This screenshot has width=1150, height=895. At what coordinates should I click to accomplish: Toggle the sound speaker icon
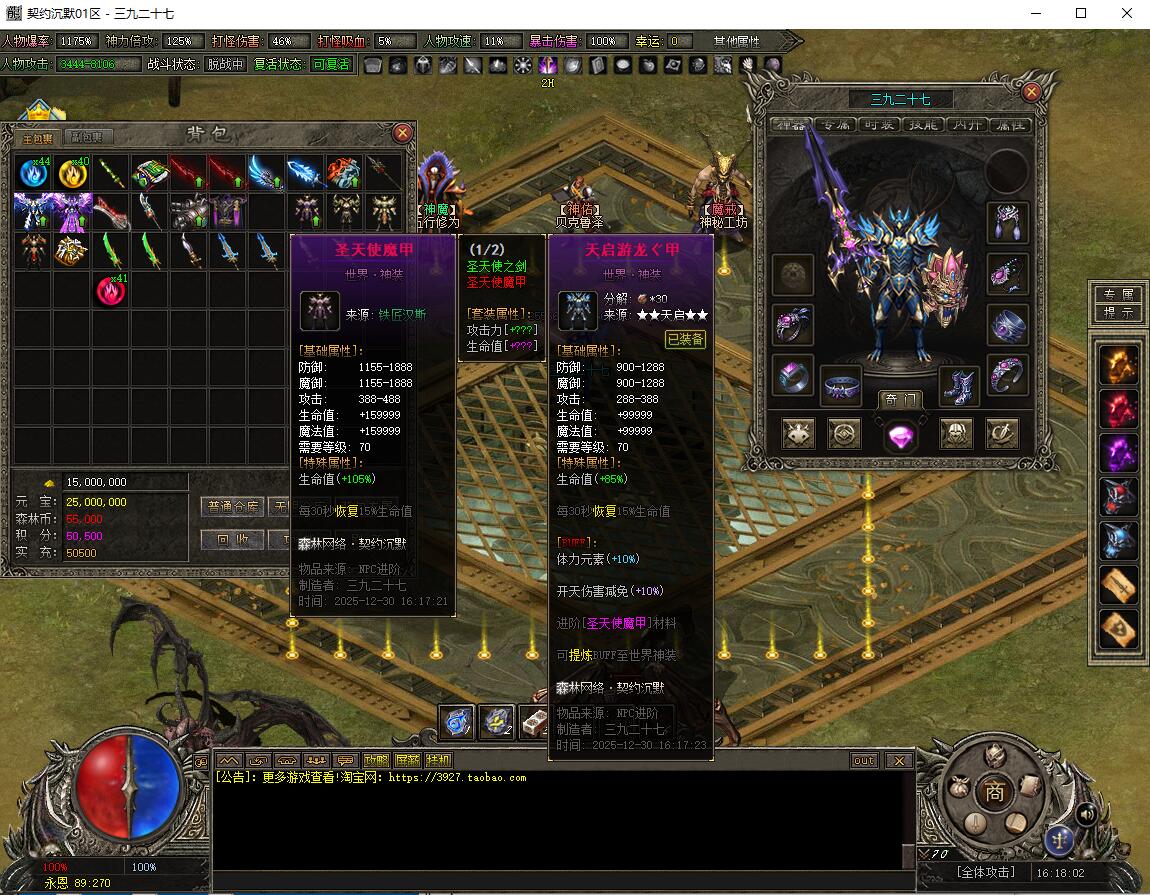(x=1085, y=814)
